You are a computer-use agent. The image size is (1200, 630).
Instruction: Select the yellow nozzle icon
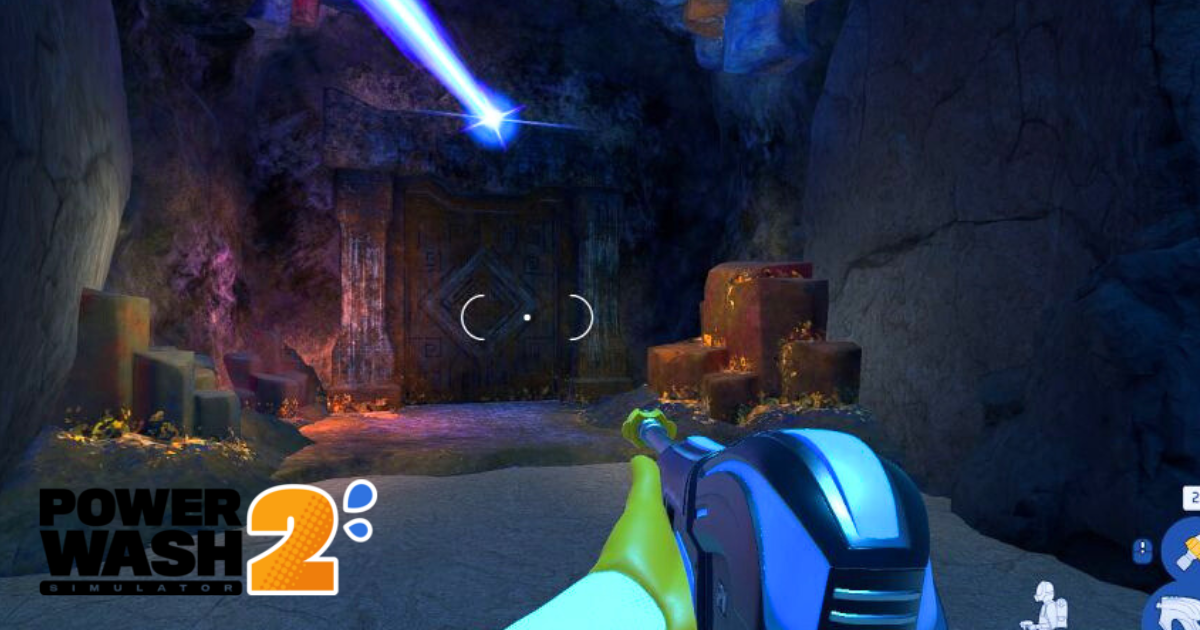1189,549
